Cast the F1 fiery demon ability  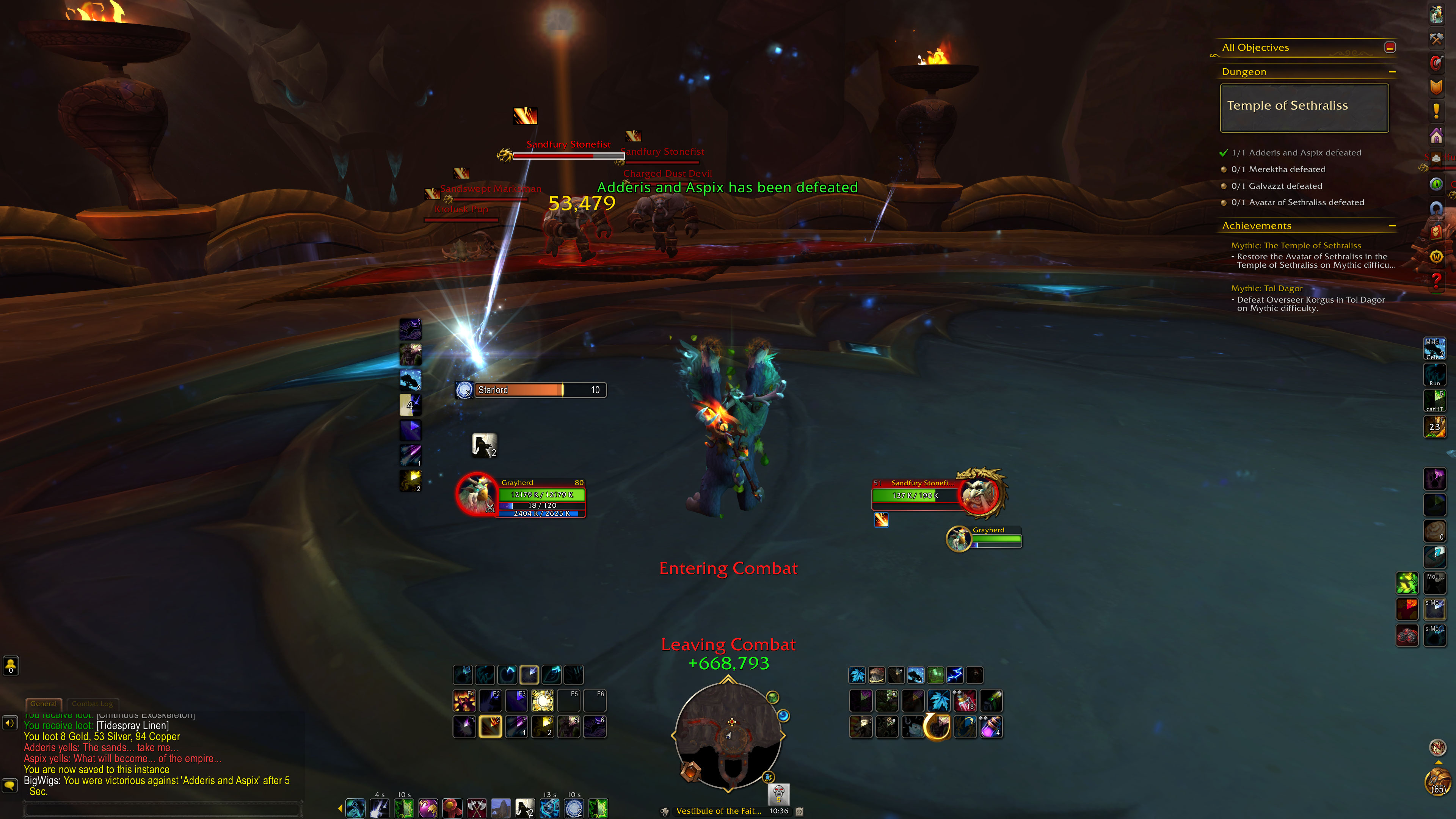click(x=464, y=701)
